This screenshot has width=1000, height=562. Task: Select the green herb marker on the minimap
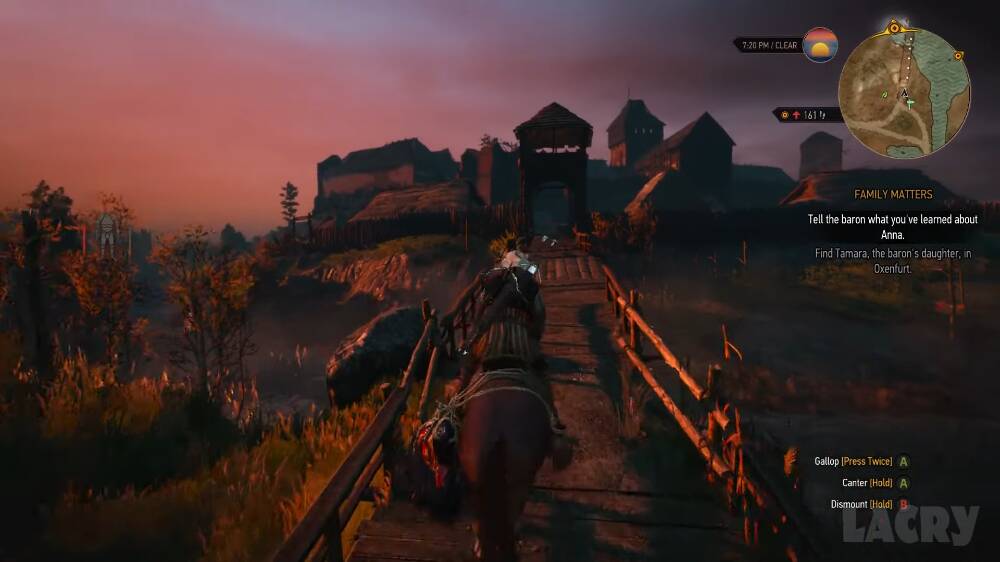(x=884, y=95)
